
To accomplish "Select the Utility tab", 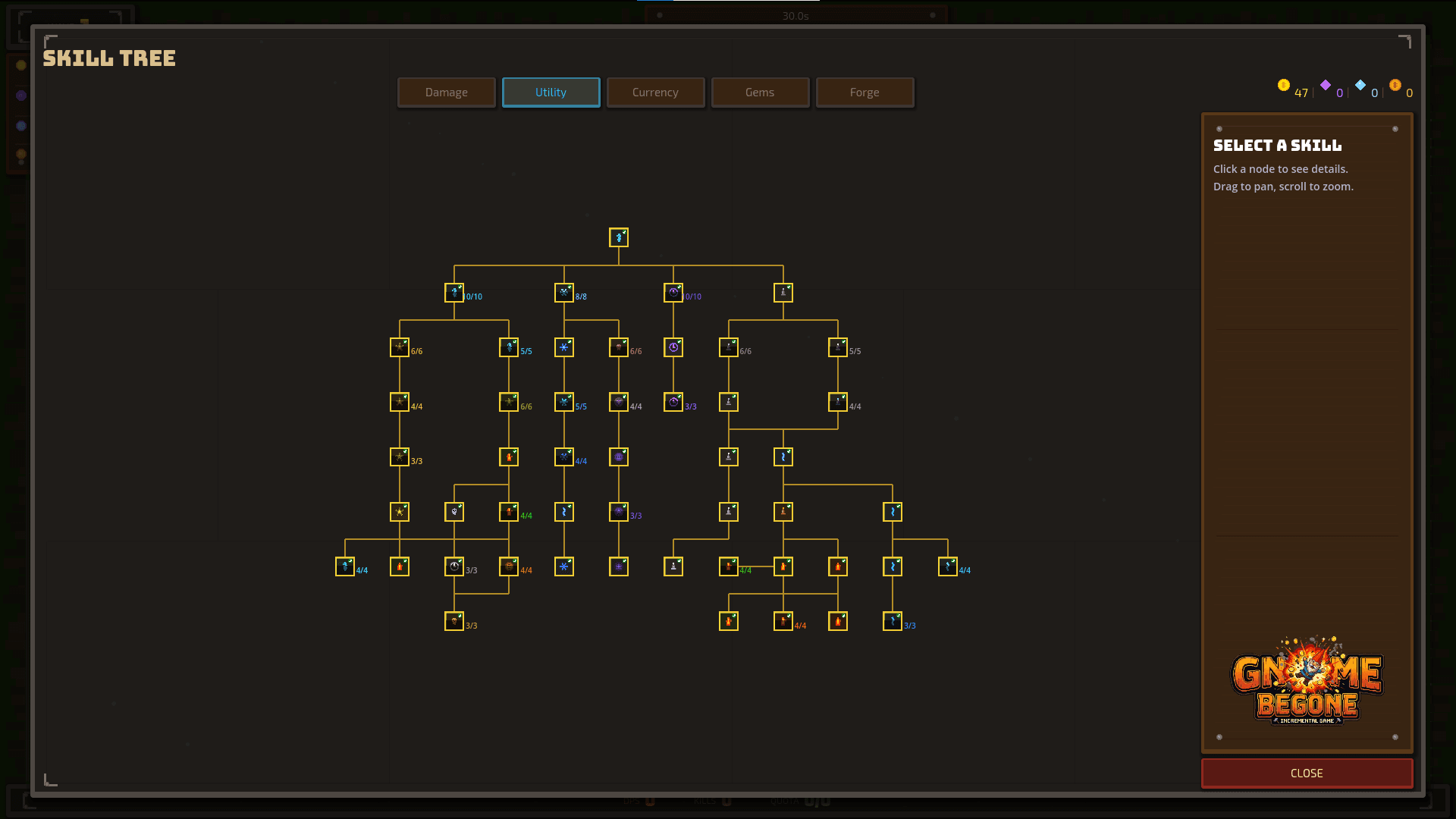I will (x=551, y=92).
